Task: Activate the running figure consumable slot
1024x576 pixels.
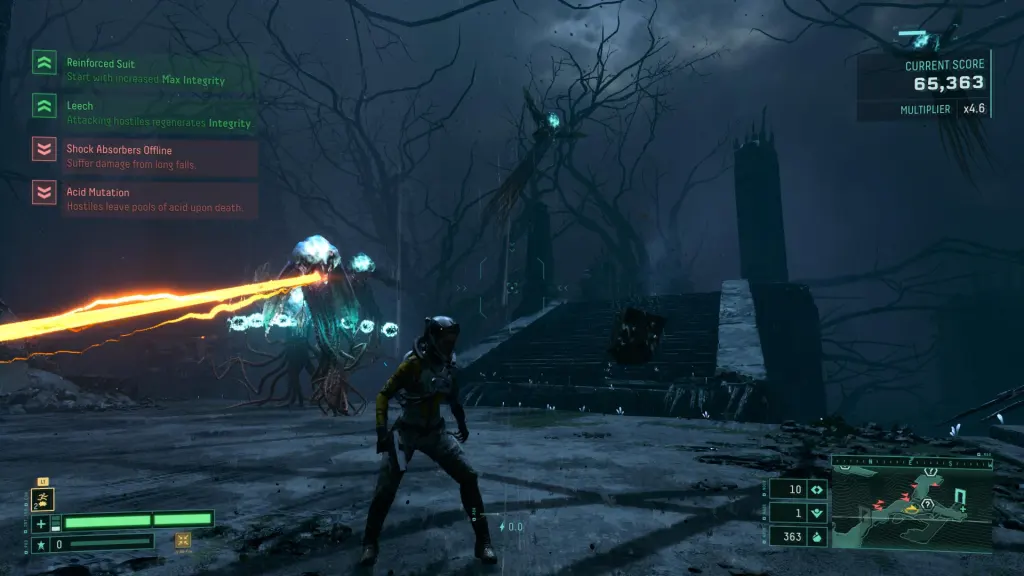Action: pyautogui.click(x=43, y=500)
